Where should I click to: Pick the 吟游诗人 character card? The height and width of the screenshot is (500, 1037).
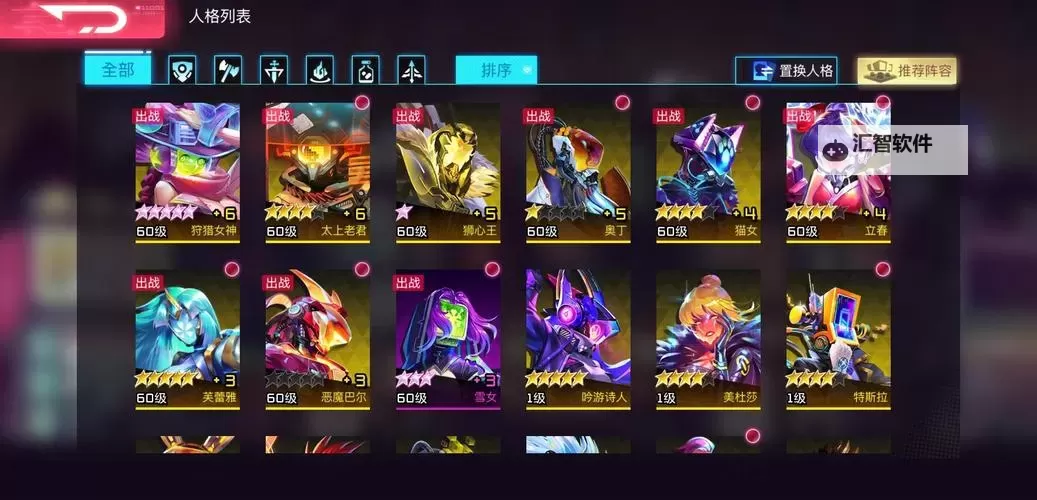(578, 337)
